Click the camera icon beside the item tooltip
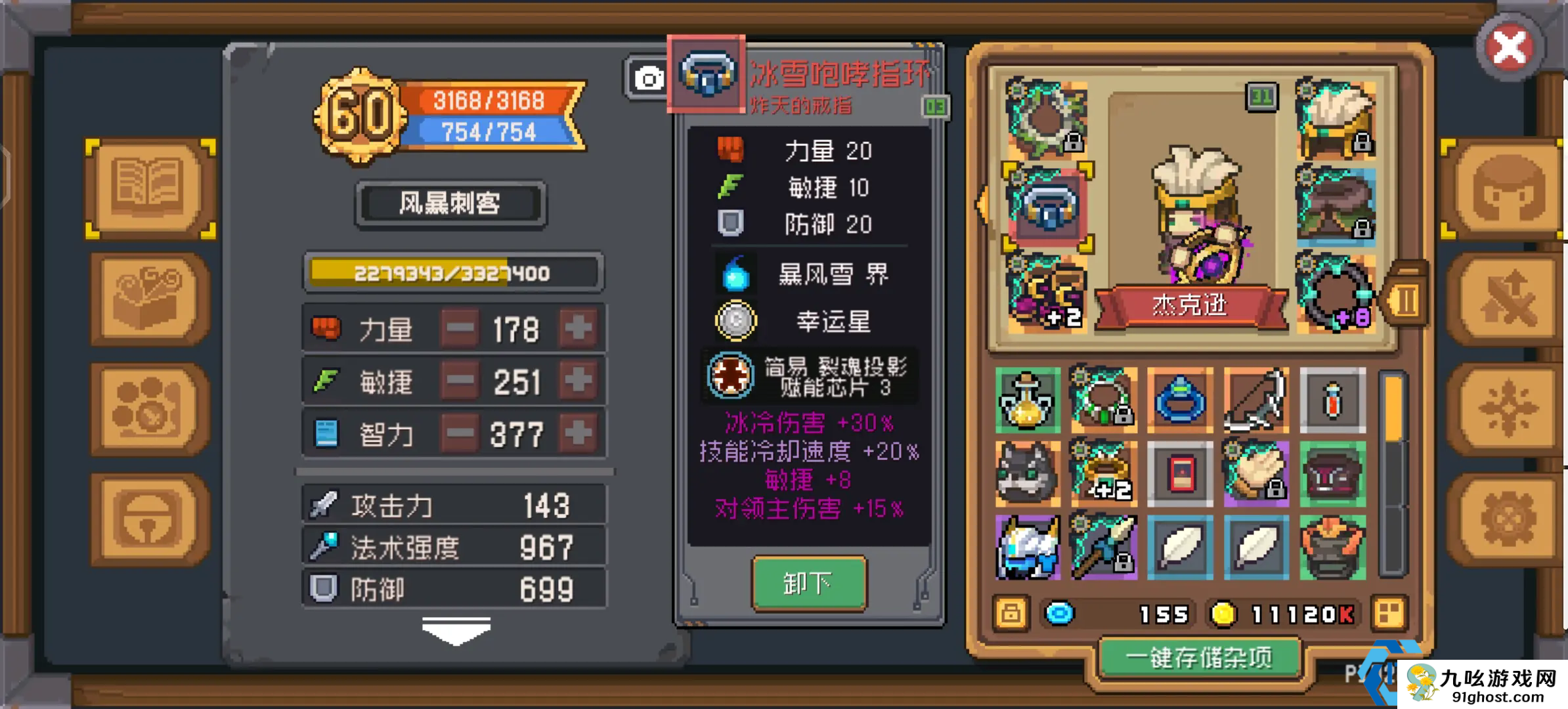The height and width of the screenshot is (709, 1568). point(649,78)
